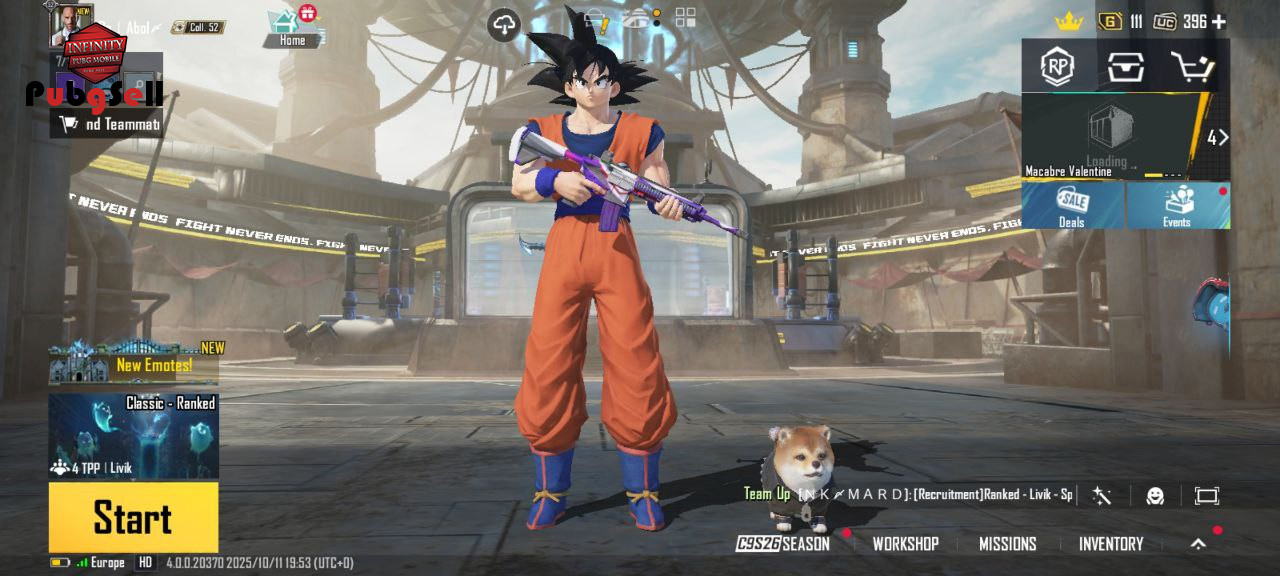Open the Royale Pass (RP) menu
The width and height of the screenshot is (1280, 576).
pos(1057,67)
